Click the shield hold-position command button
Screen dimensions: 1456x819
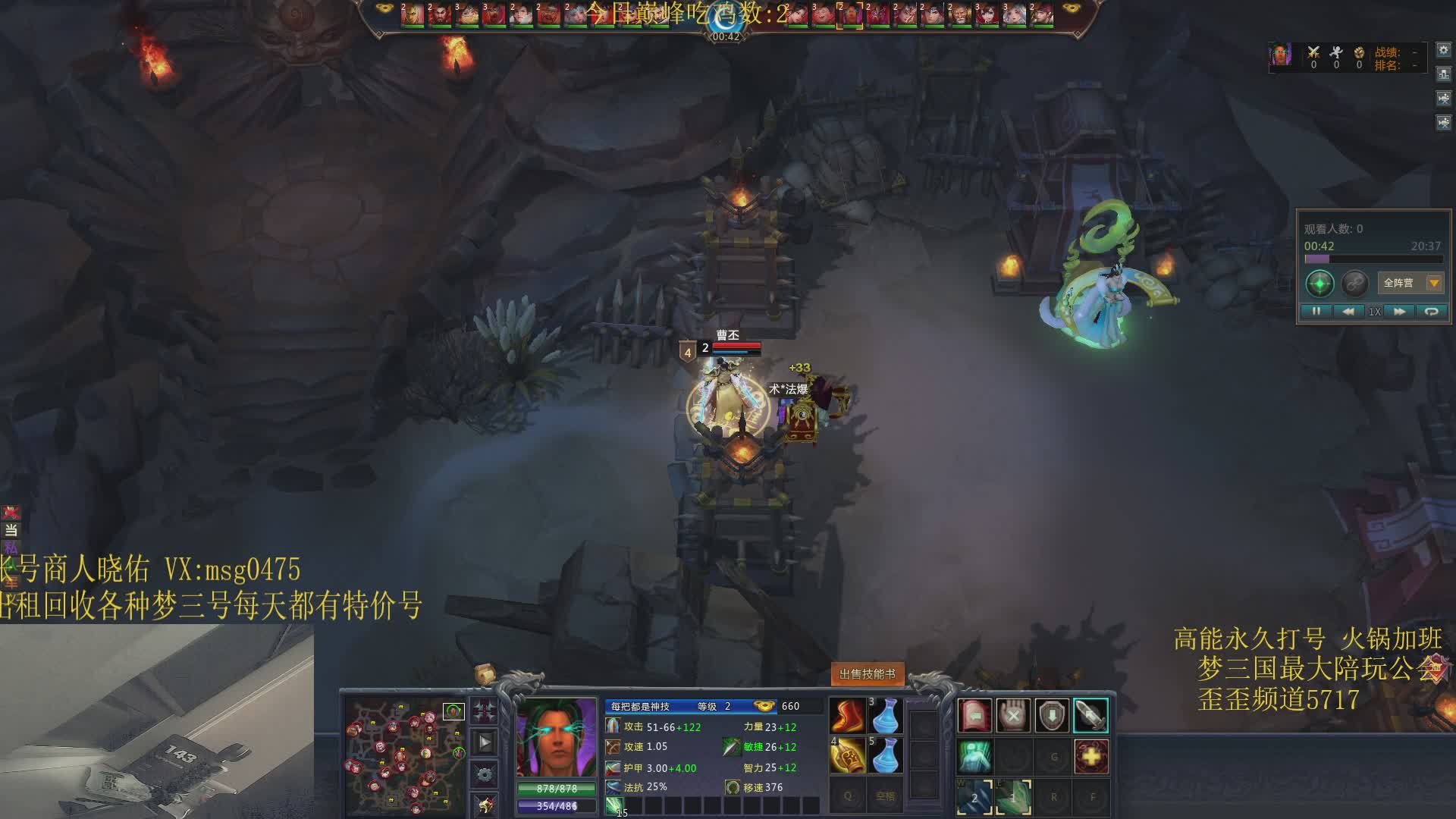click(1052, 715)
